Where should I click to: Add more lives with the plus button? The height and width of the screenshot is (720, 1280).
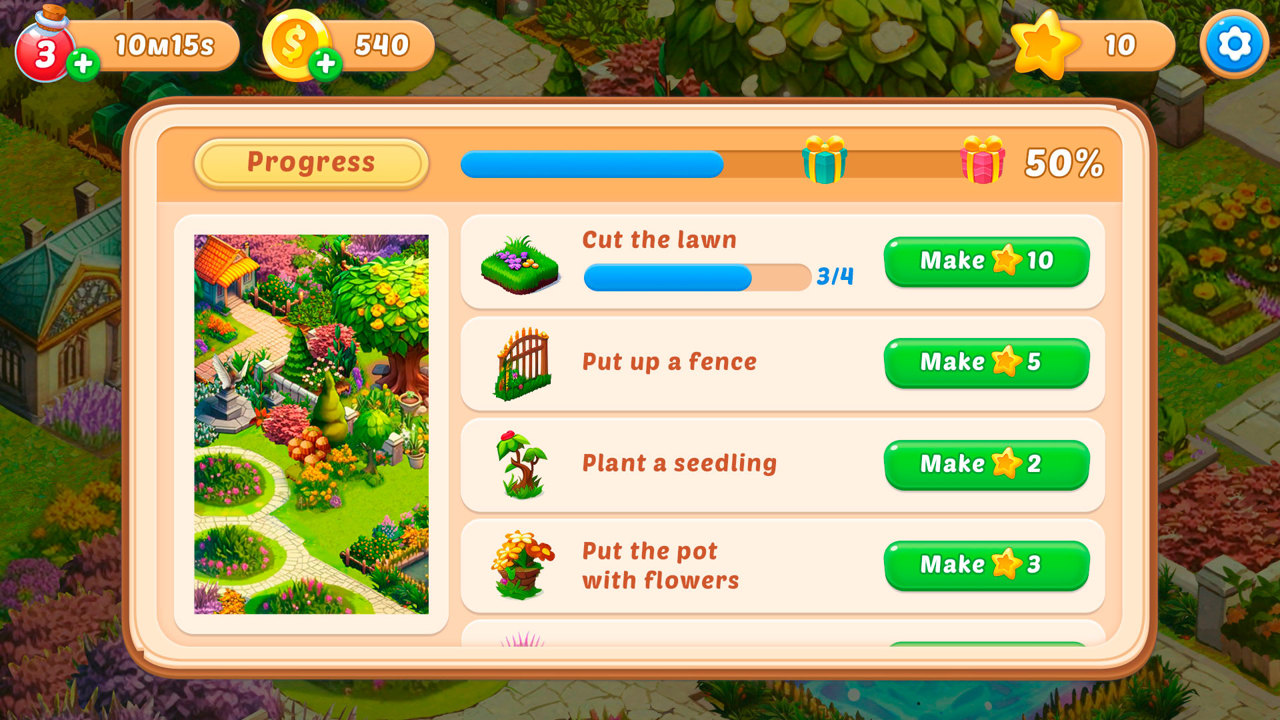tap(82, 66)
